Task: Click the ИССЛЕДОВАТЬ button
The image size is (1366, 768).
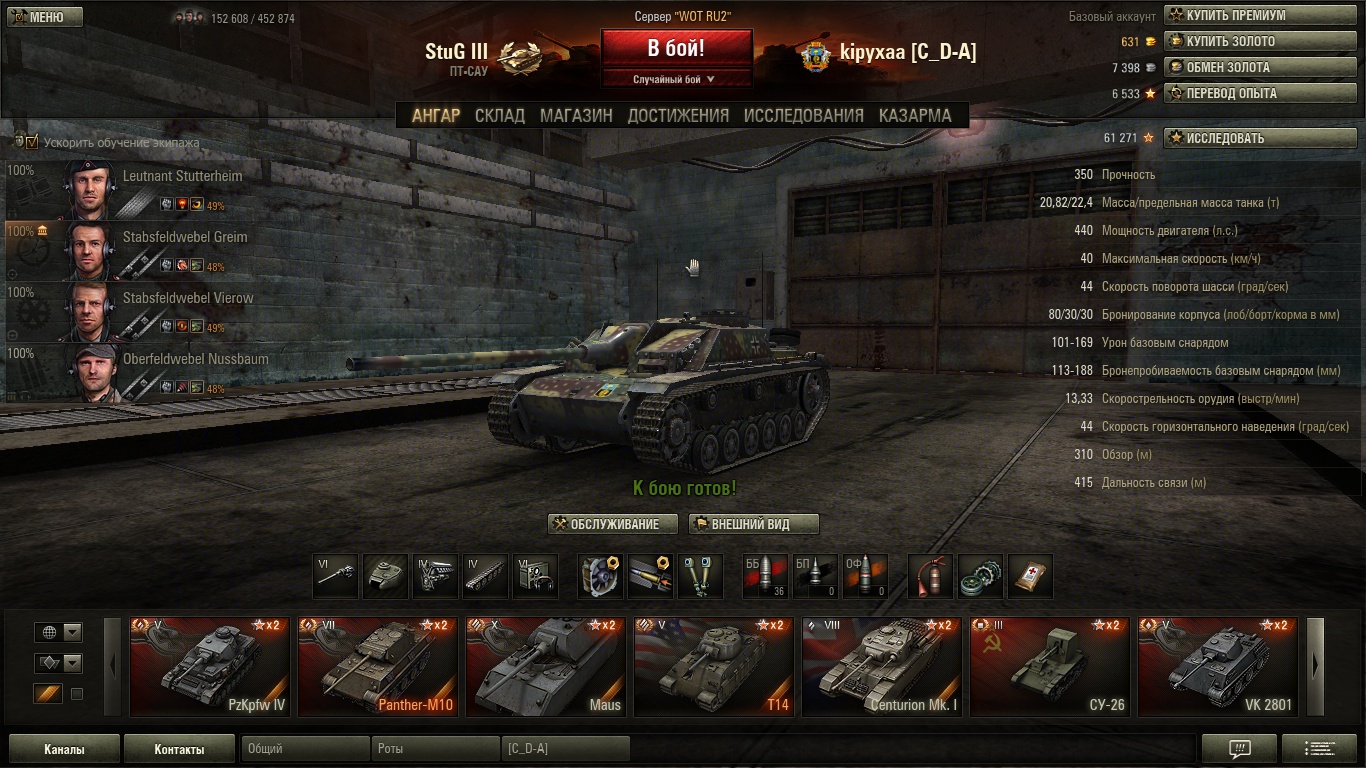Action: [1244, 138]
